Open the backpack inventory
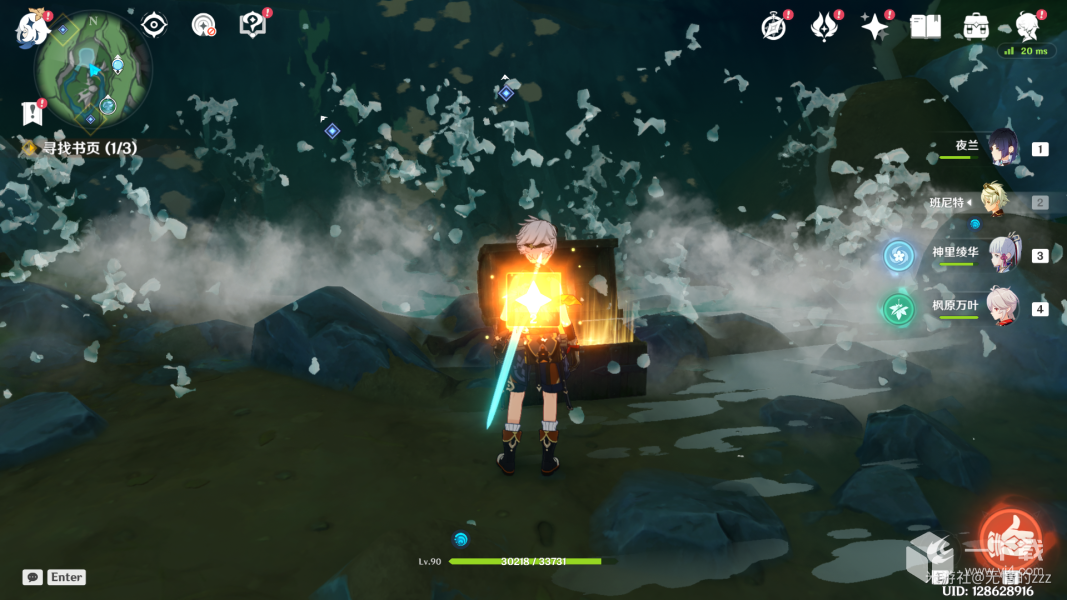The height and width of the screenshot is (600, 1067). pos(976,27)
